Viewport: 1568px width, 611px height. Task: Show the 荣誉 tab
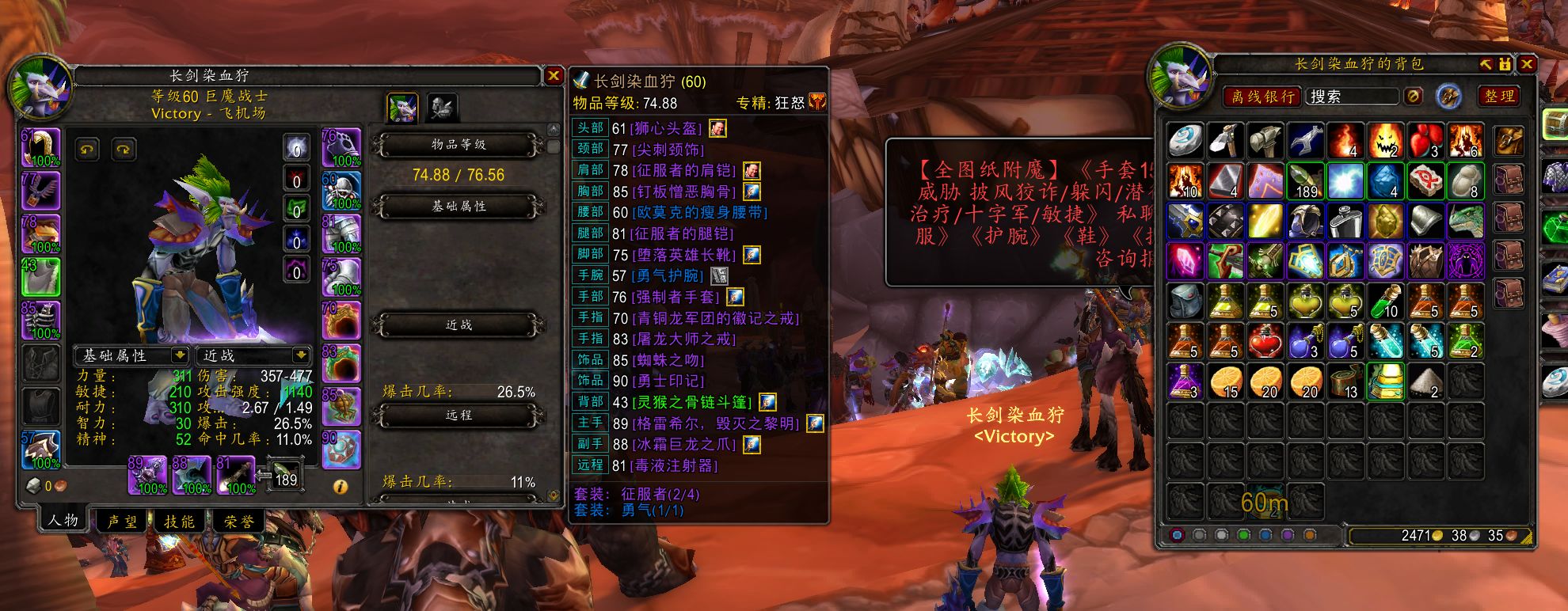point(238,522)
